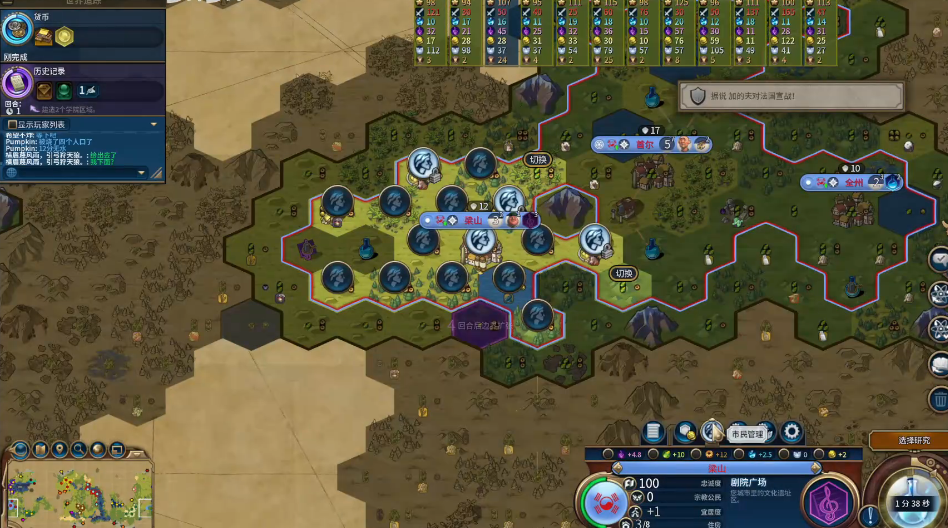
Task: Open the minimap magnifying glass search
Action: coord(79,449)
